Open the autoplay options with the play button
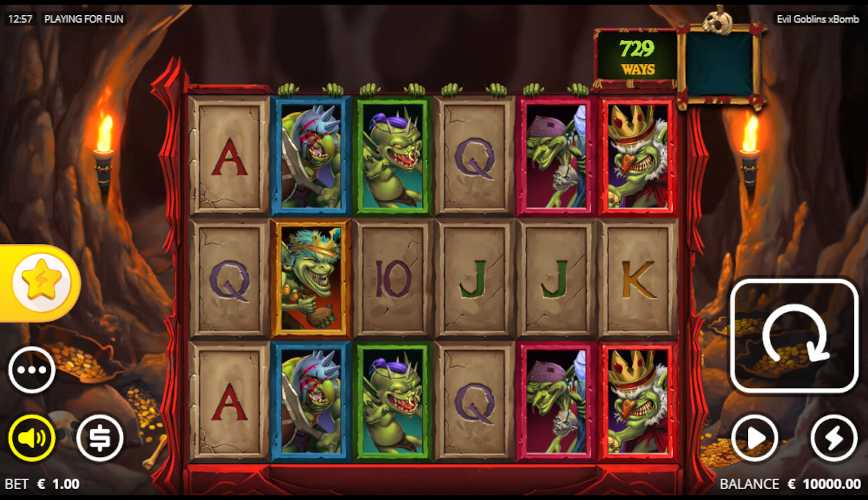The width and height of the screenshot is (868, 500). (754, 438)
